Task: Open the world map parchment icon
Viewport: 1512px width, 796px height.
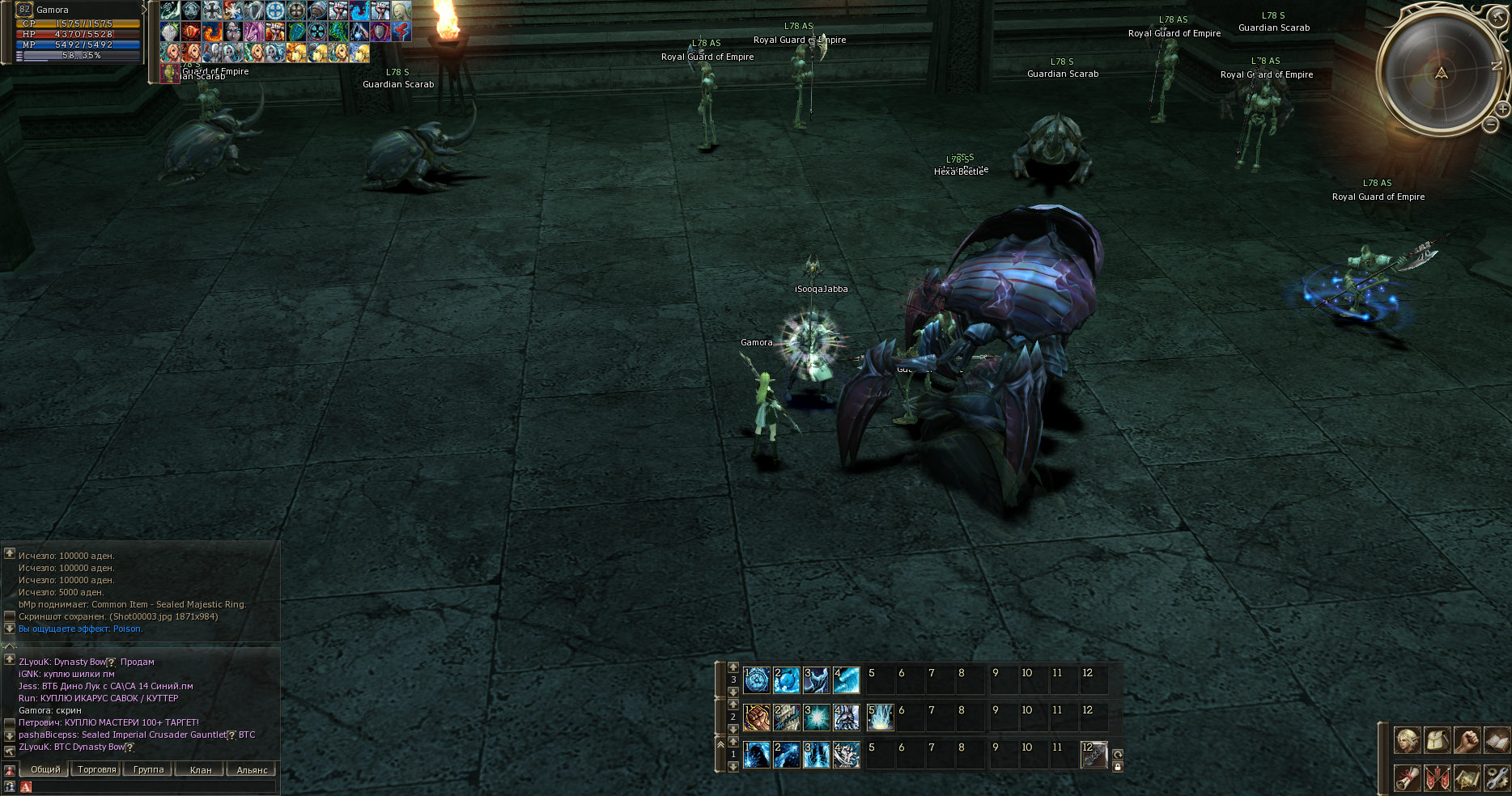Action: (x=1467, y=778)
